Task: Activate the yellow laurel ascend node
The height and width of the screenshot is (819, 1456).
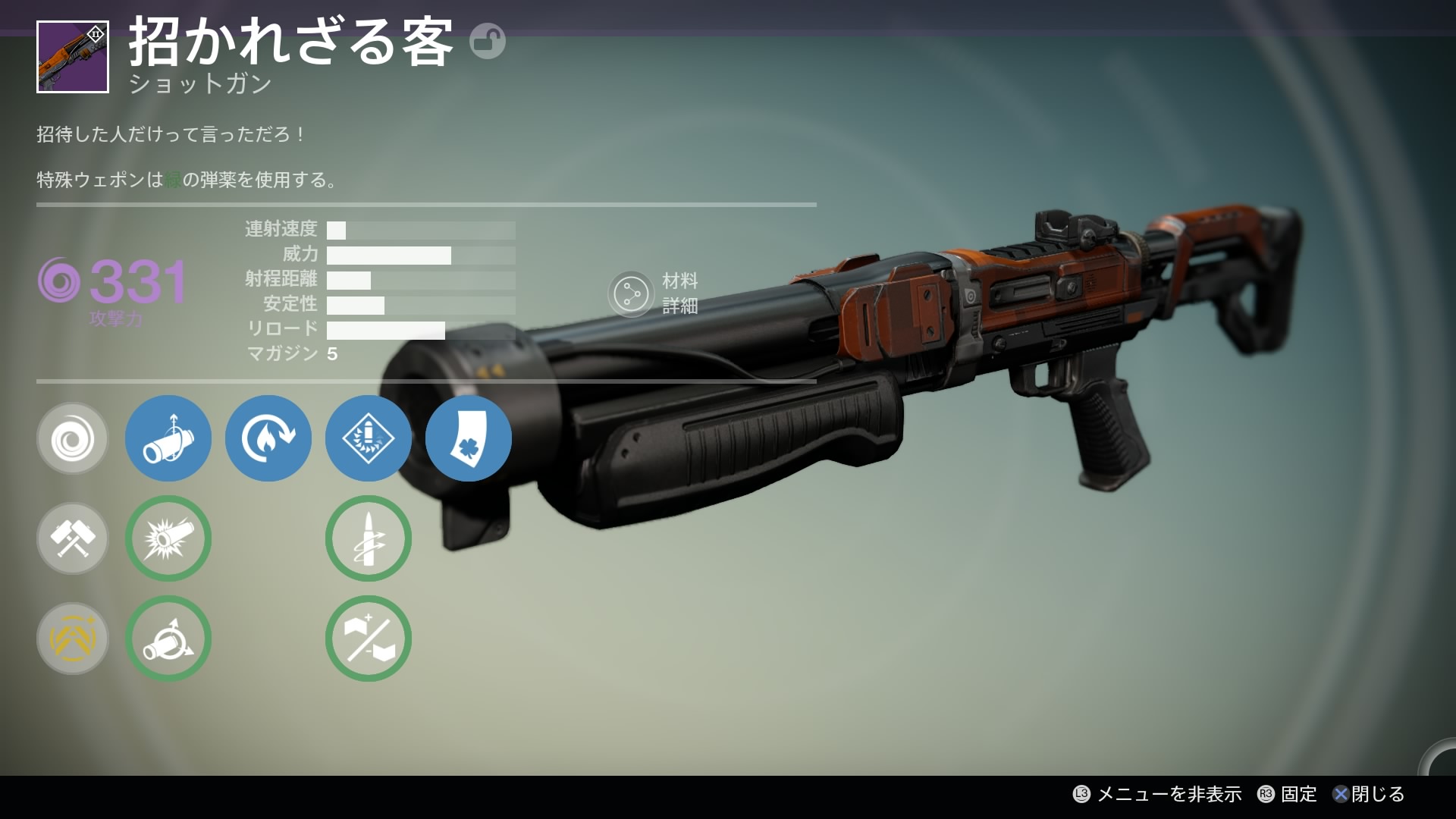Action: point(73,639)
